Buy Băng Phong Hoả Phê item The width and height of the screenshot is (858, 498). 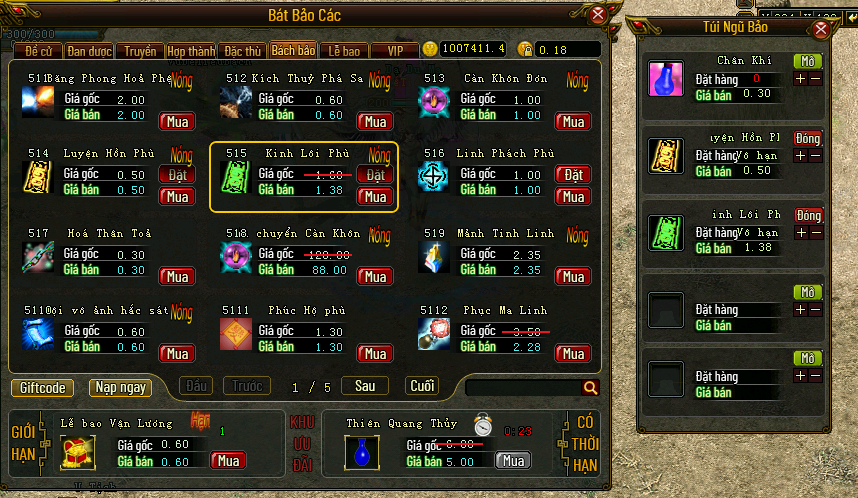[178, 121]
